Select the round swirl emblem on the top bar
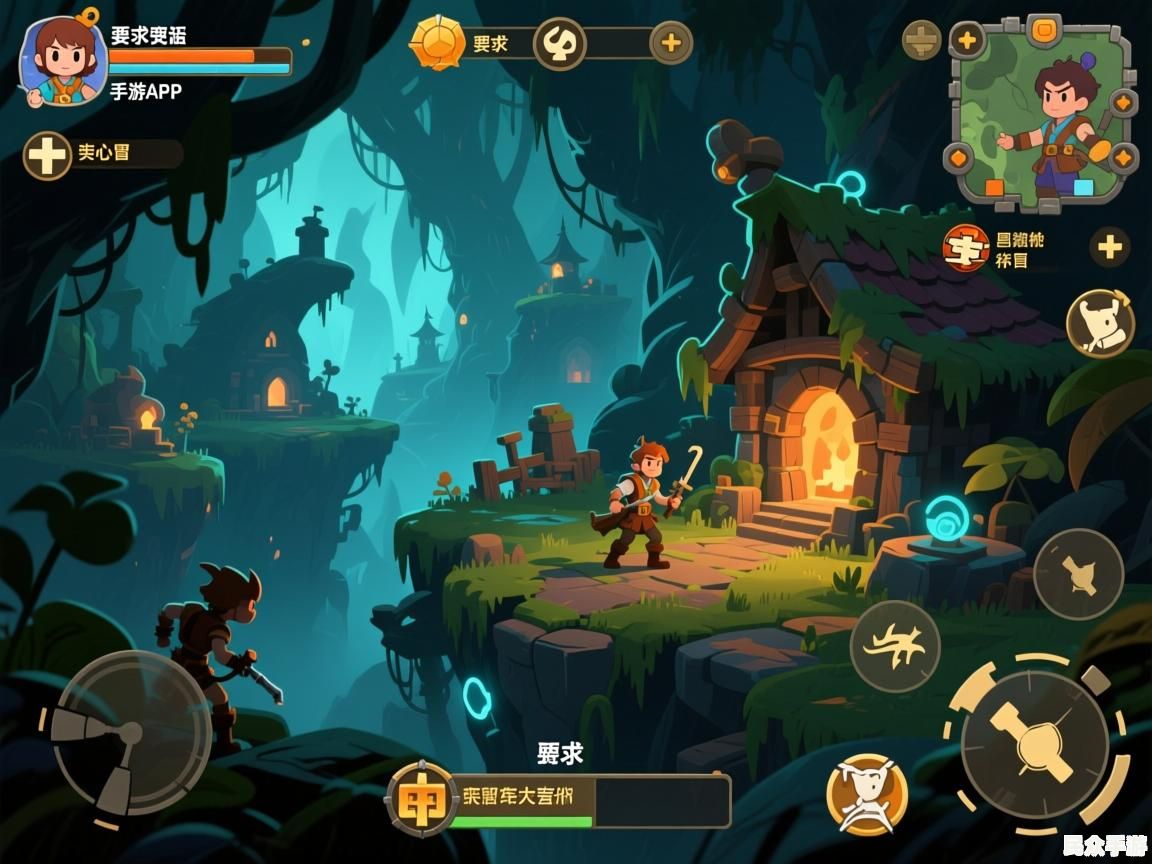Viewport: 1152px width, 864px height. (x=559, y=43)
